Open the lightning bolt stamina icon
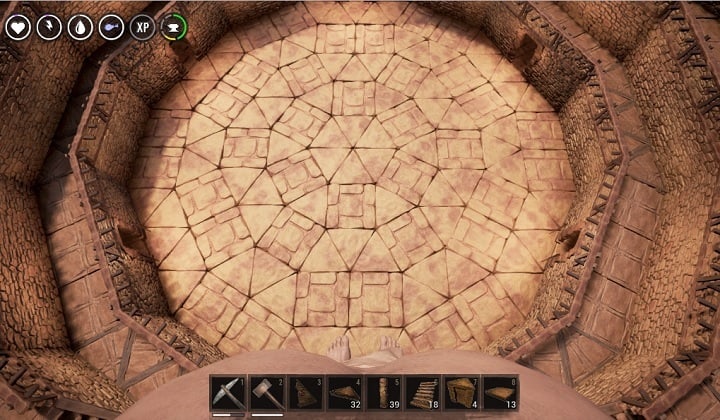 pyautogui.click(x=49, y=27)
